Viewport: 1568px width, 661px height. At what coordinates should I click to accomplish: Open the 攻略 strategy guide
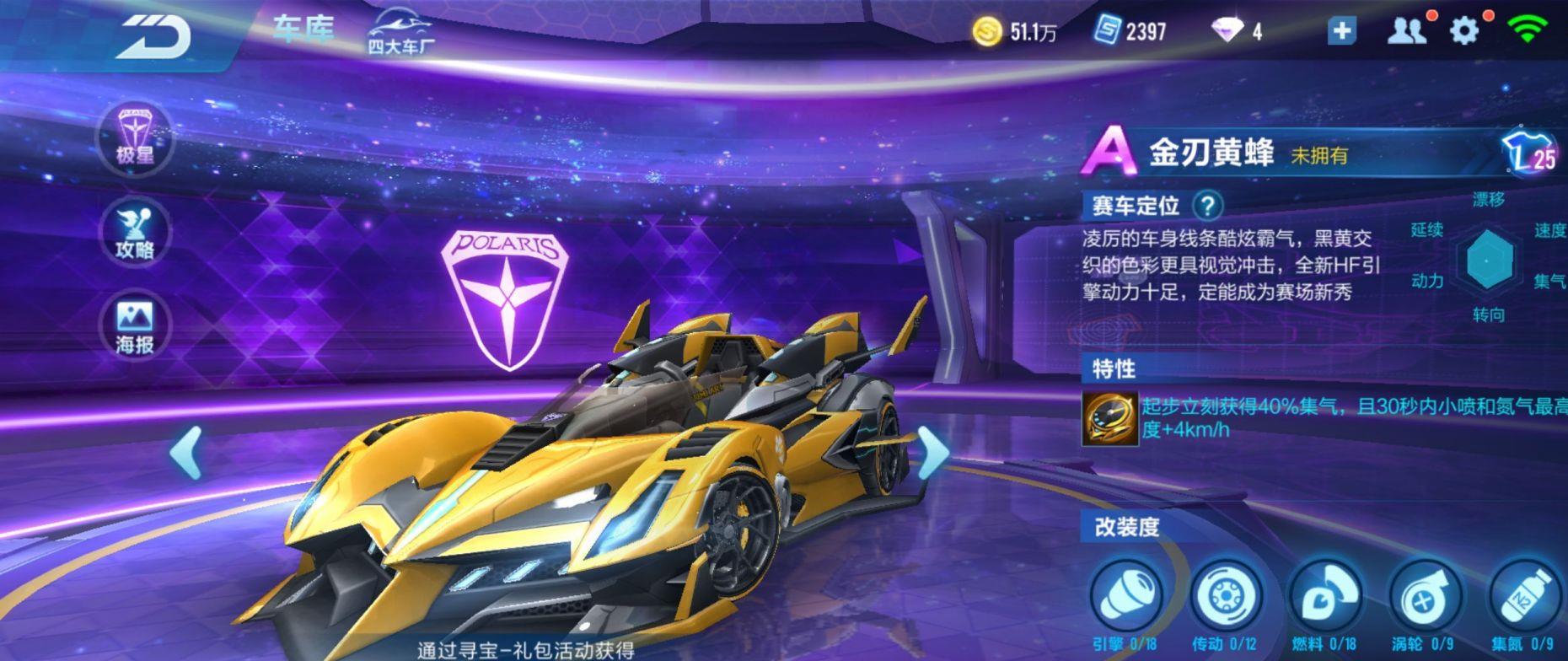coord(135,232)
